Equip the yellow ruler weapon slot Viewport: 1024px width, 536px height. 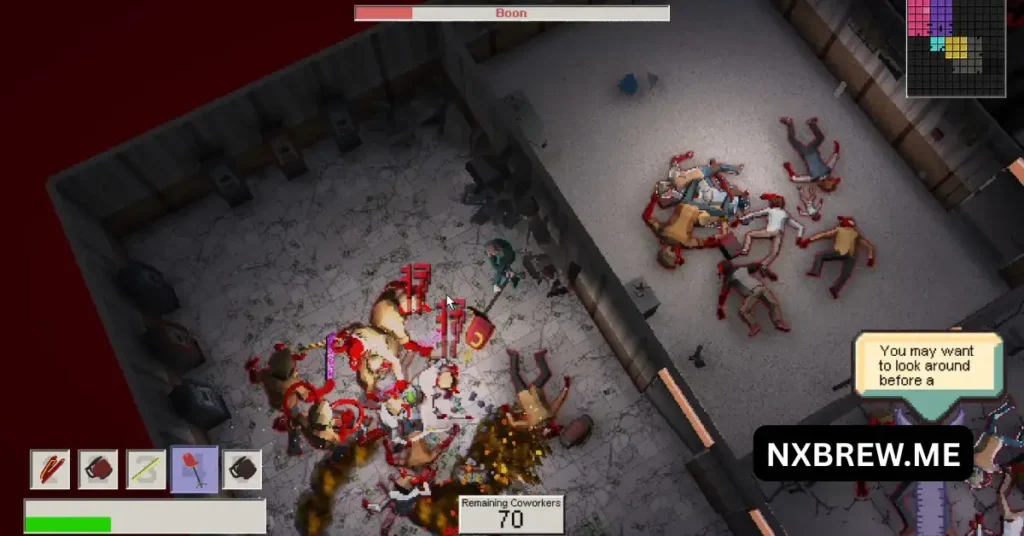[146, 469]
